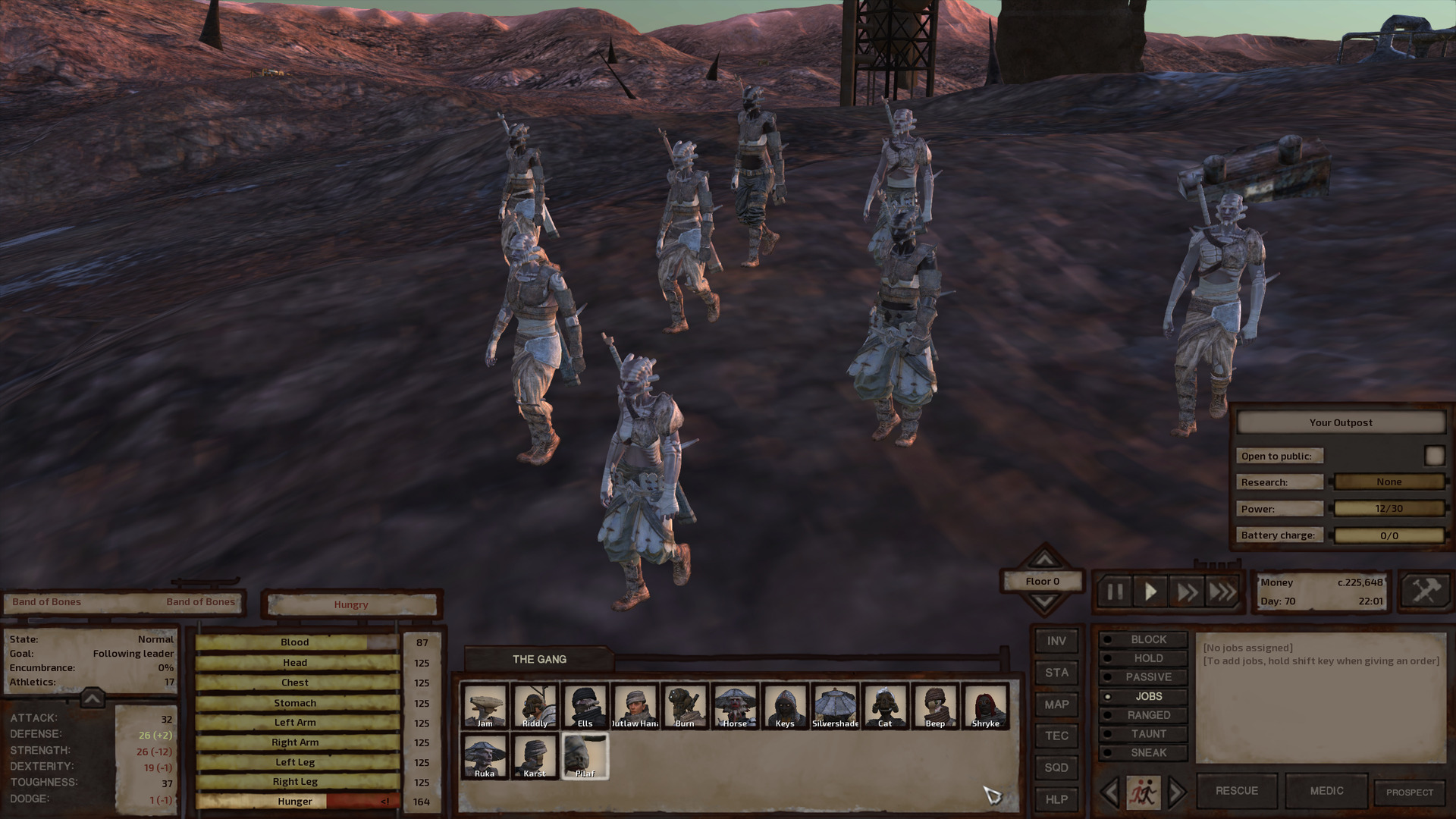
Task: Click the Floor 0 up arrow
Action: click(1043, 561)
